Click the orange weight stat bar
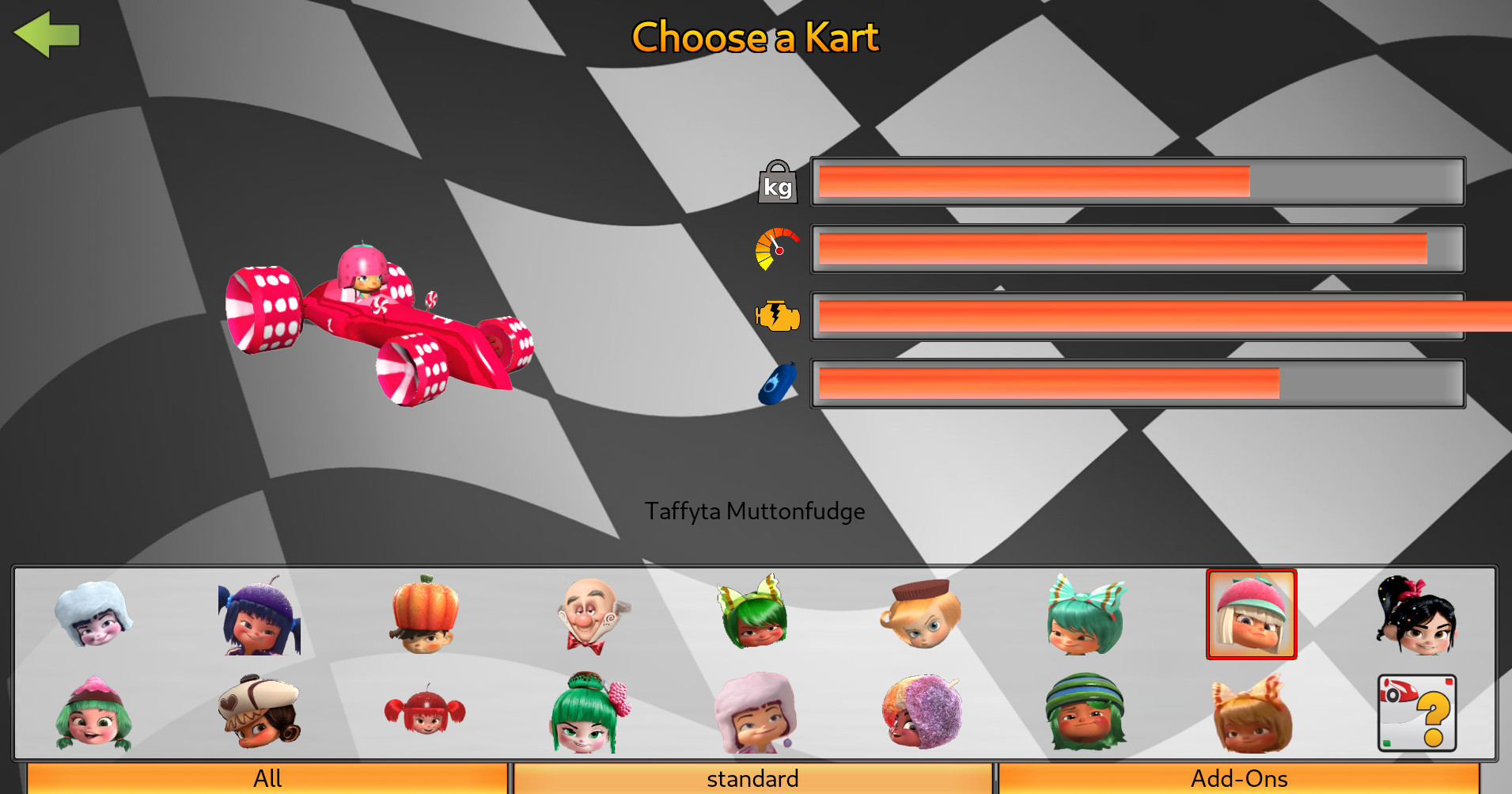This screenshot has width=1512, height=794. coord(1029,182)
